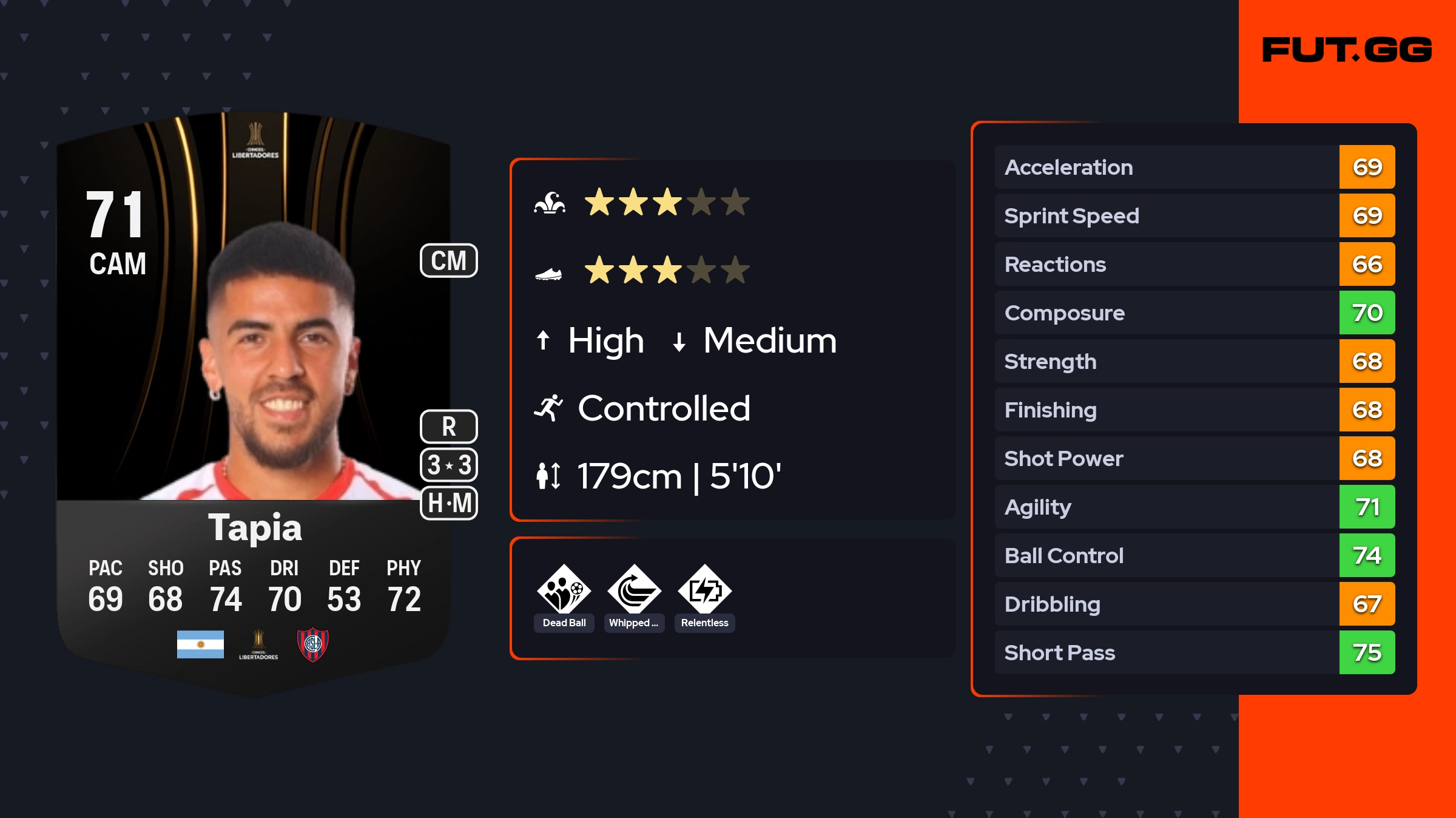Click the CM alternate position badge
Viewport: 1456px width, 818px height.
449,261
